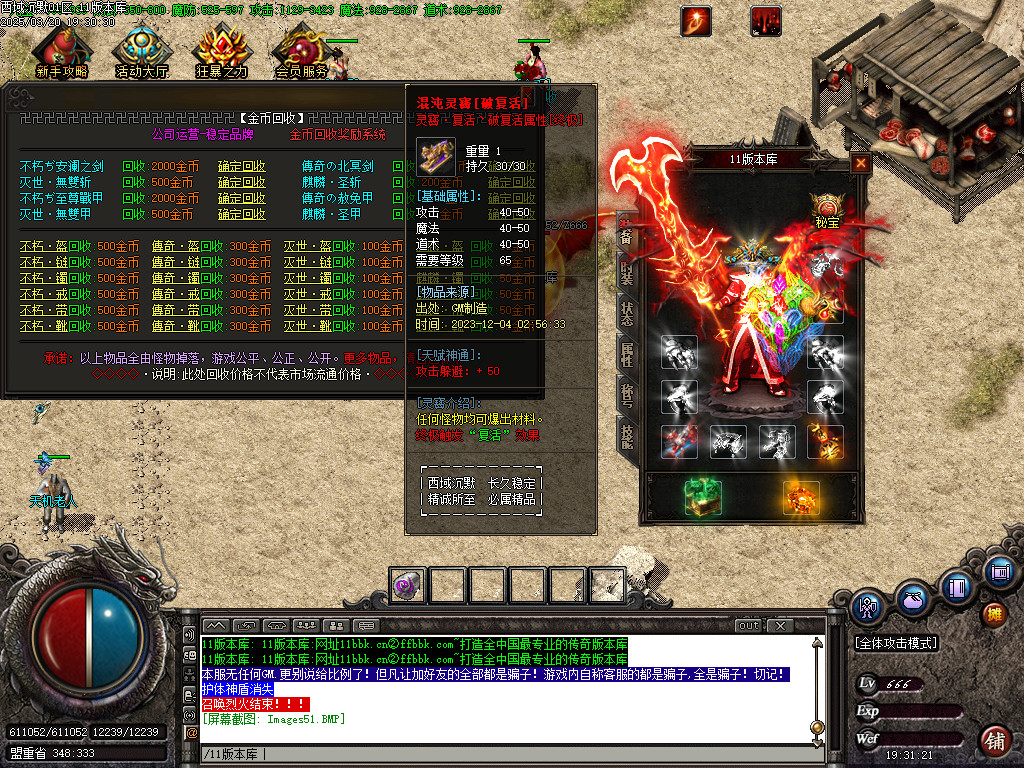Open the 状态 status tab

click(x=626, y=311)
